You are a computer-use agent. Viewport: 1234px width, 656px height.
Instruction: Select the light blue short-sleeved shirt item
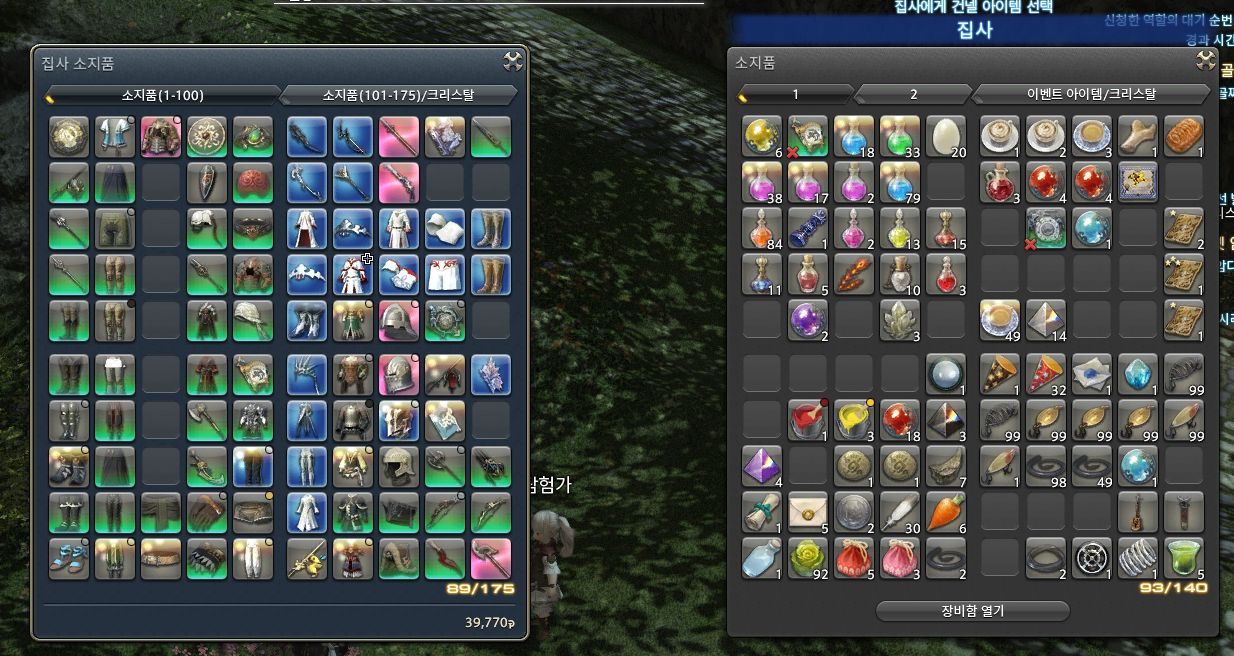115,136
